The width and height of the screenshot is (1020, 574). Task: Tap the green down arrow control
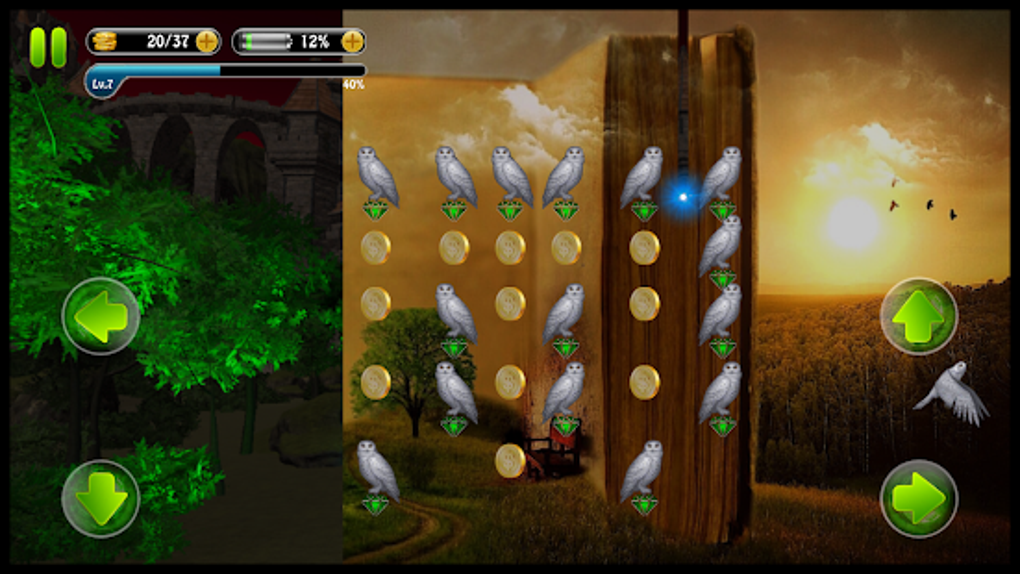101,498
